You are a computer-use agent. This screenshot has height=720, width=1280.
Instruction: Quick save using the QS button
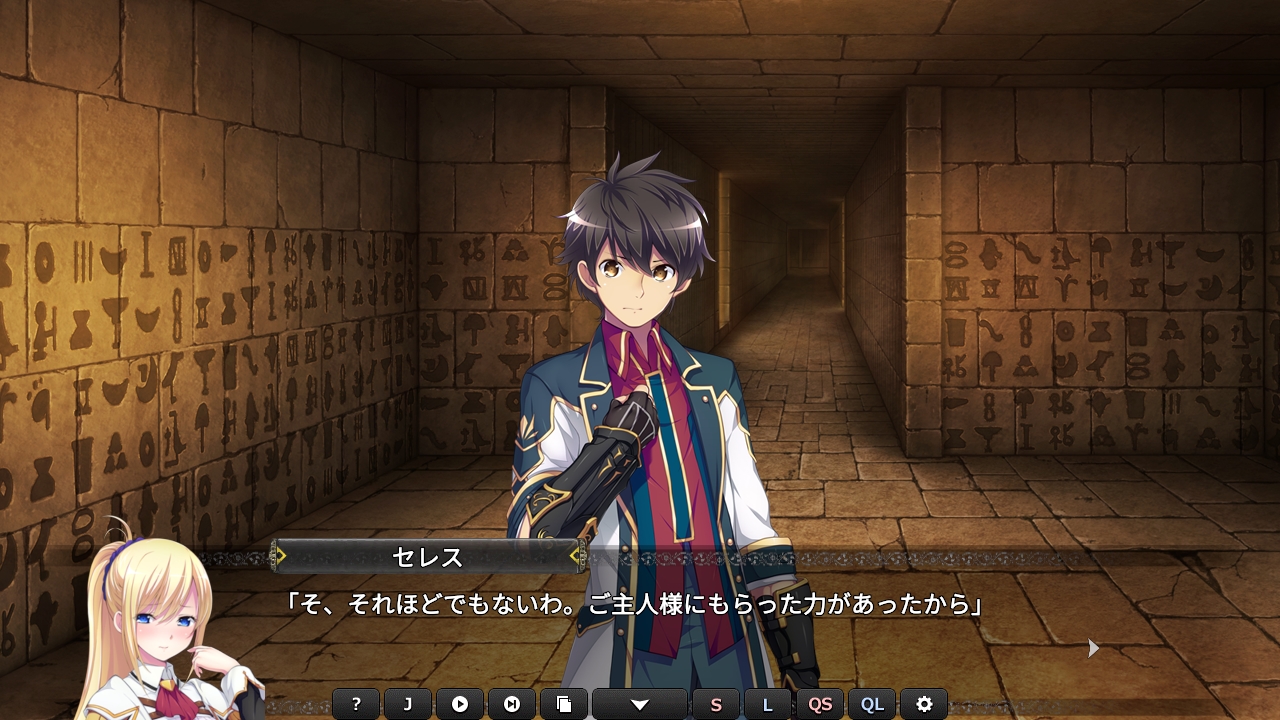point(820,704)
